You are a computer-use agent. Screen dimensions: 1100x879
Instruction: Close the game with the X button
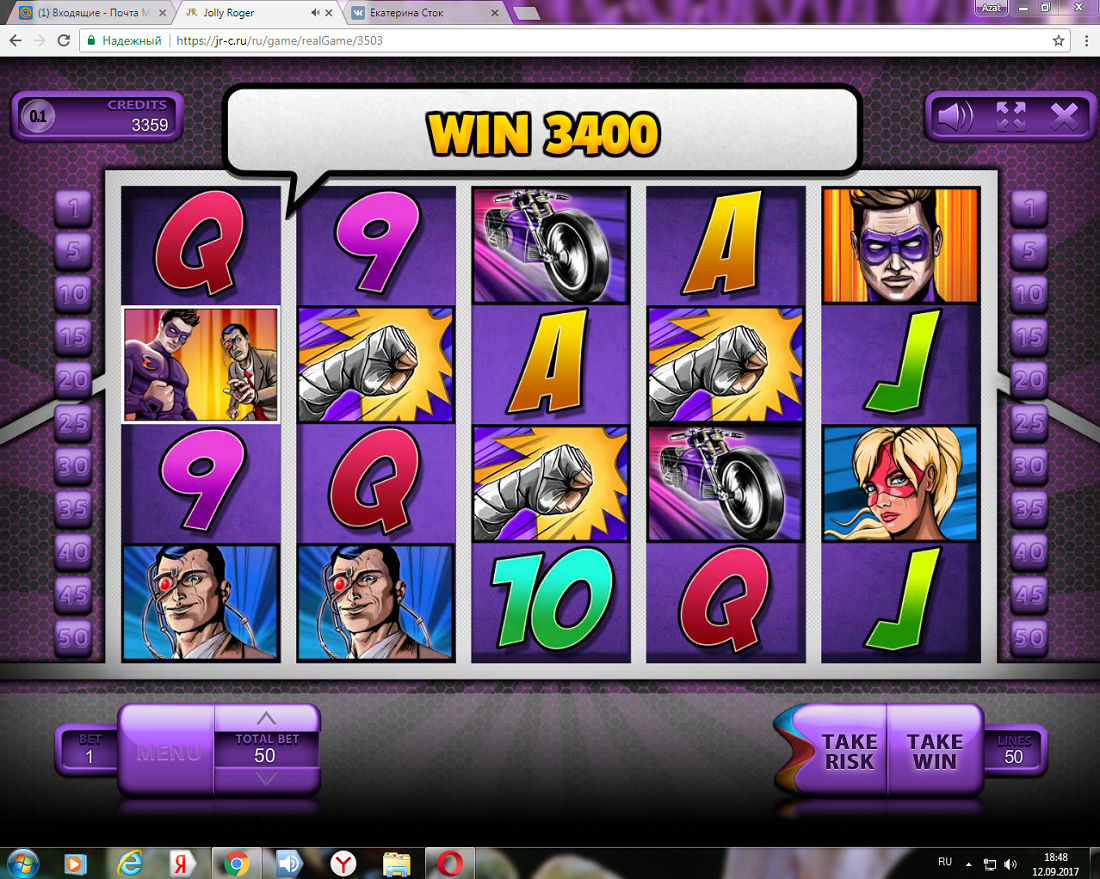point(1065,117)
